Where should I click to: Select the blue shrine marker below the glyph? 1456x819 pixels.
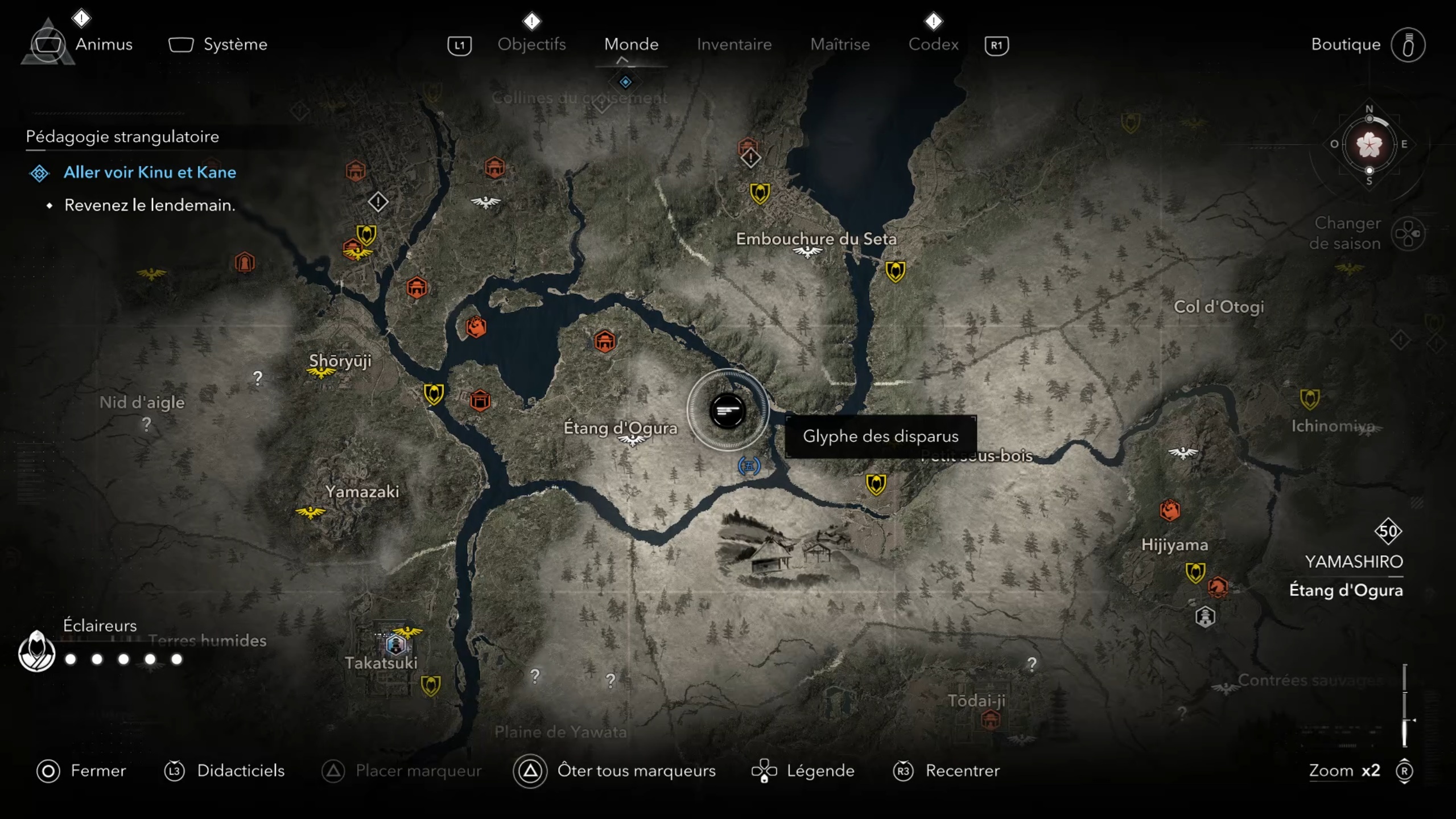pos(749,466)
